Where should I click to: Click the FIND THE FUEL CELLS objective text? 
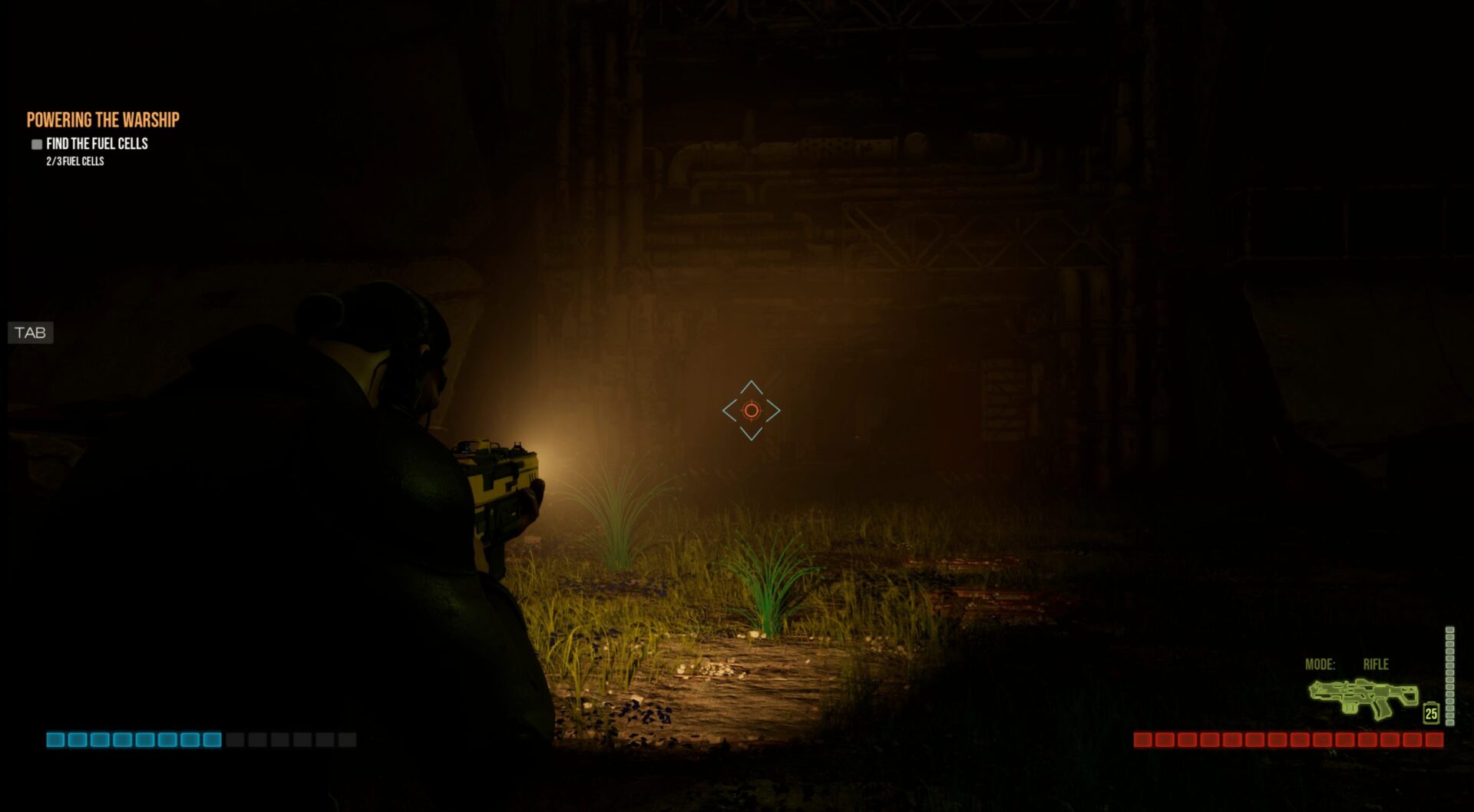tap(97, 144)
